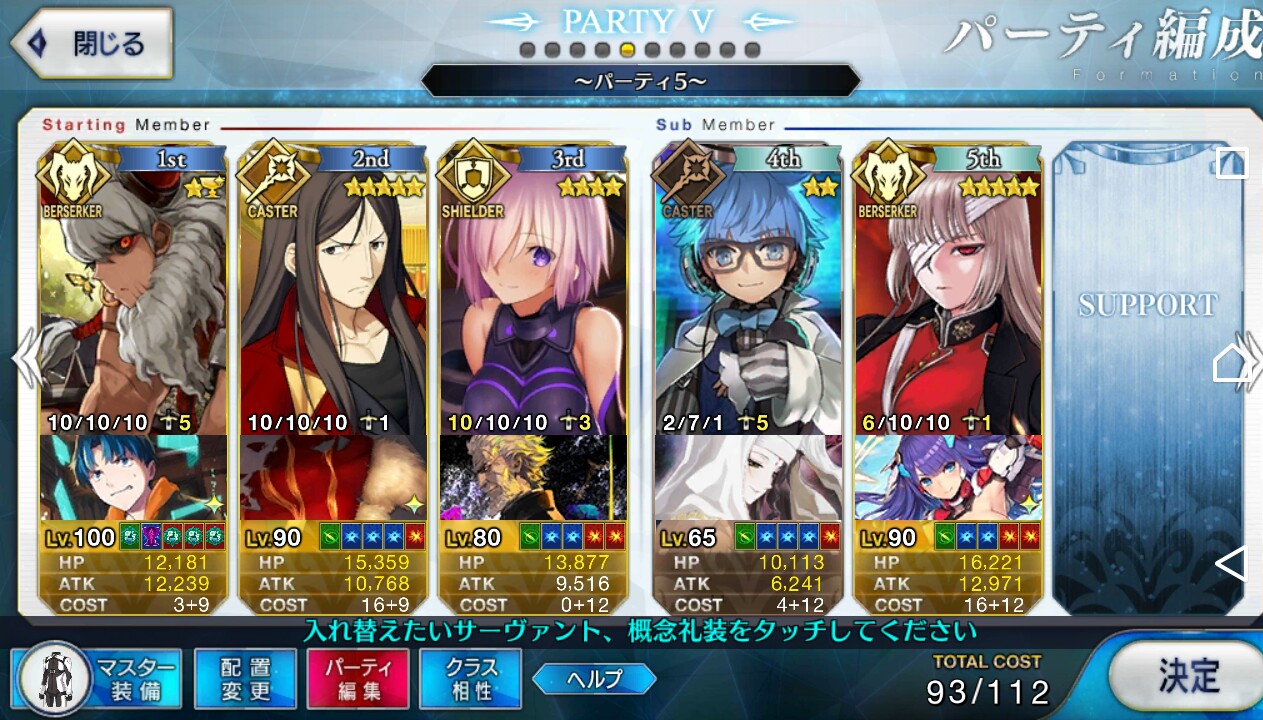Change the craft essence under the Shielder
The image size is (1263, 720).
[x=533, y=478]
